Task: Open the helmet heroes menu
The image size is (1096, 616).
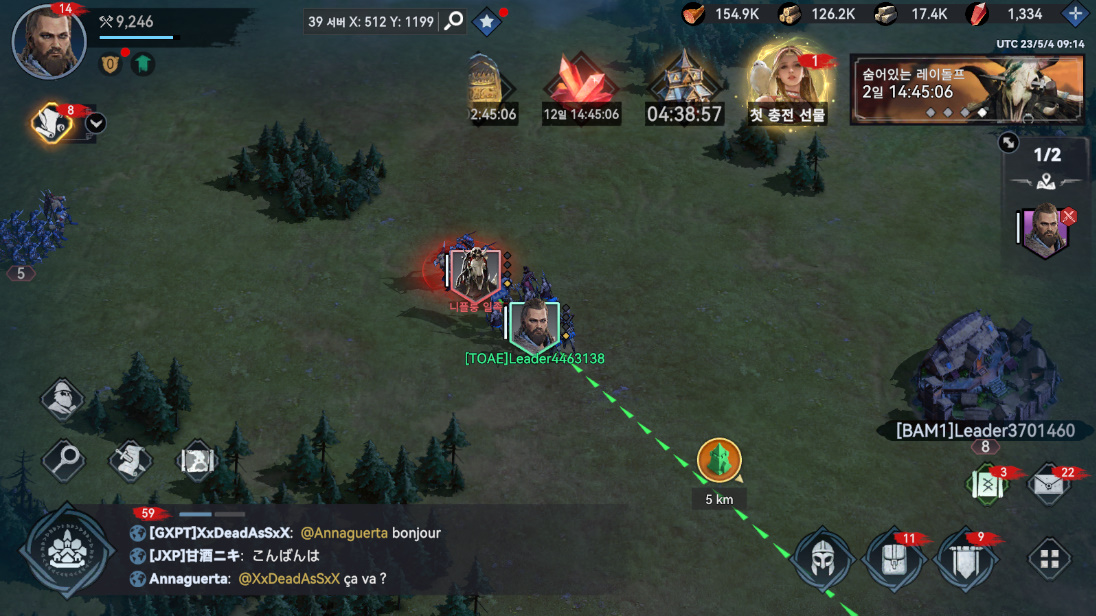Action: click(822, 559)
